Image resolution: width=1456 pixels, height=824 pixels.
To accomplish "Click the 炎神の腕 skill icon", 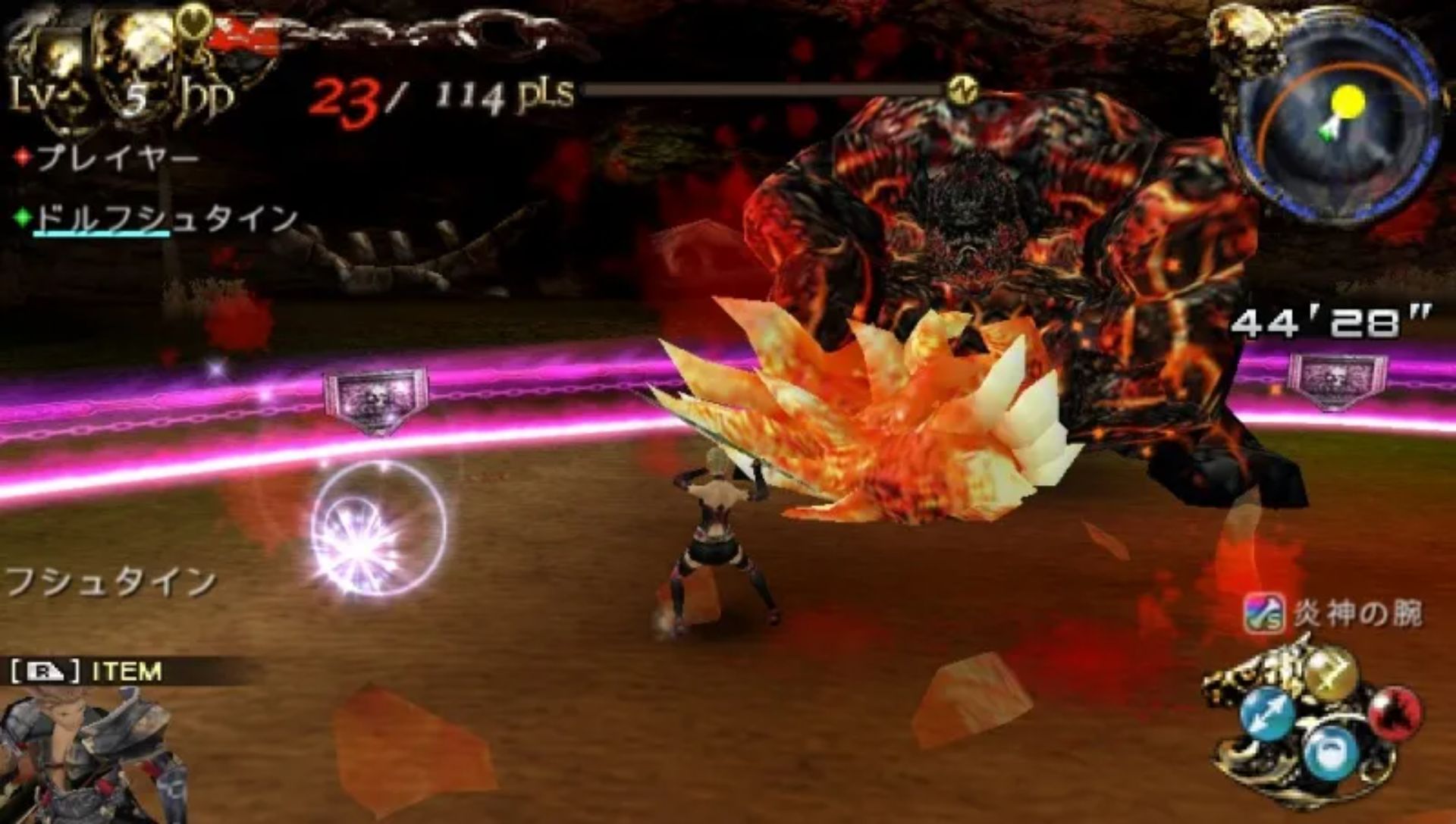I will coord(1263,613).
